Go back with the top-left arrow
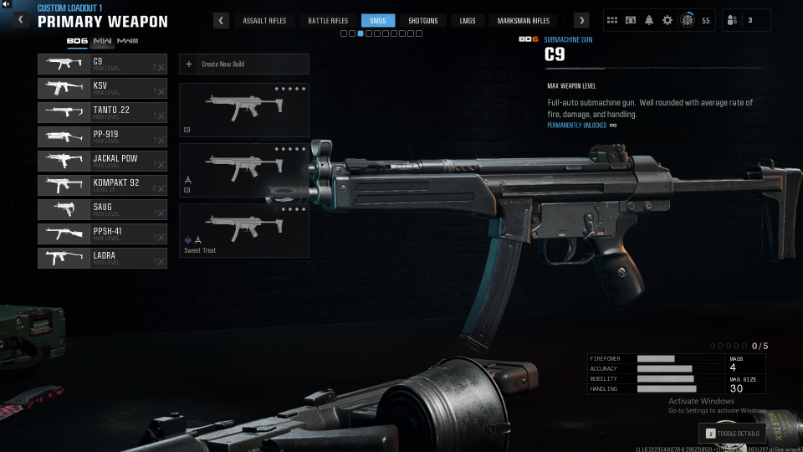The height and width of the screenshot is (452, 803). point(7,5)
